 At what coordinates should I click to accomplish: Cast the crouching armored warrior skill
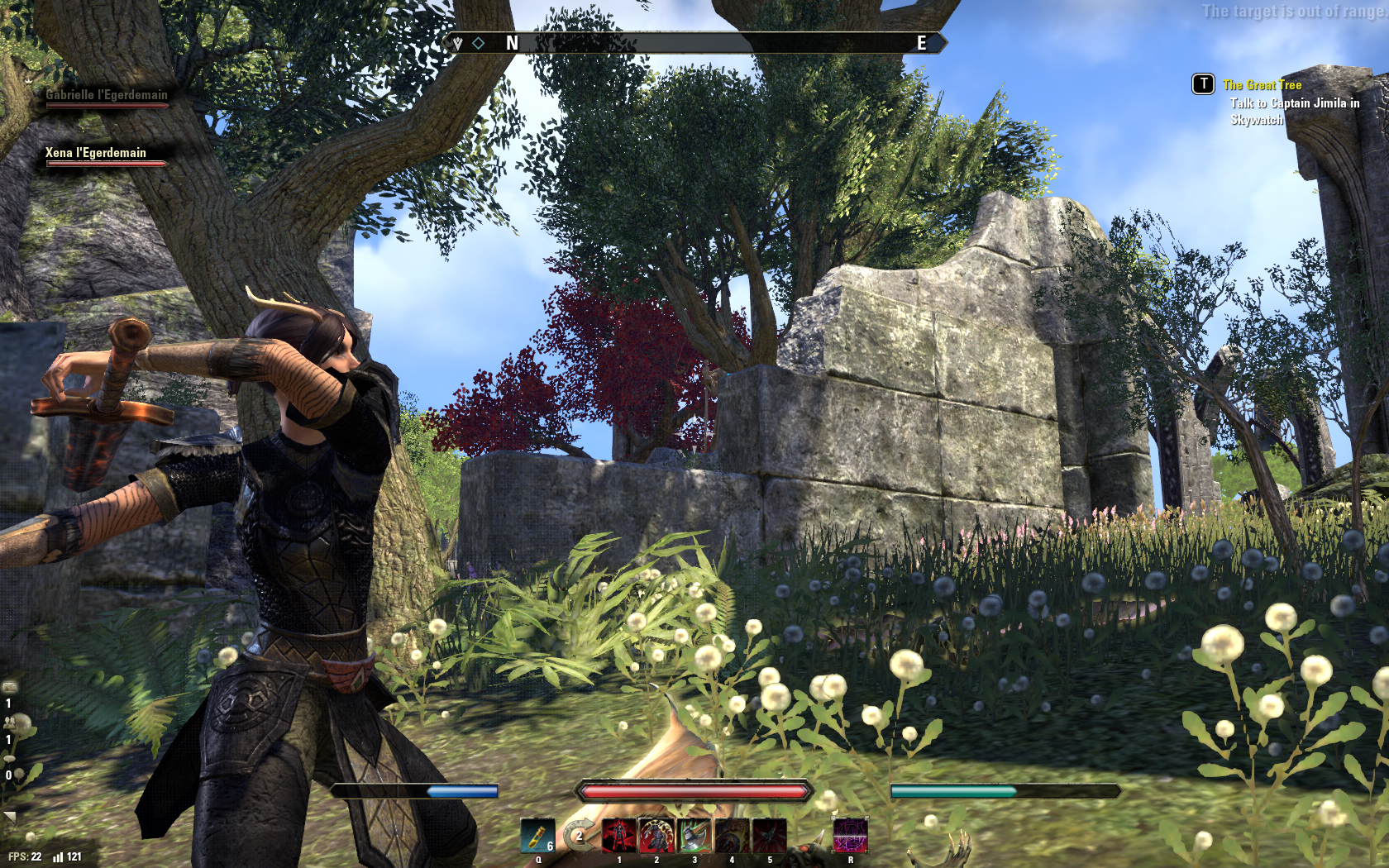656,836
